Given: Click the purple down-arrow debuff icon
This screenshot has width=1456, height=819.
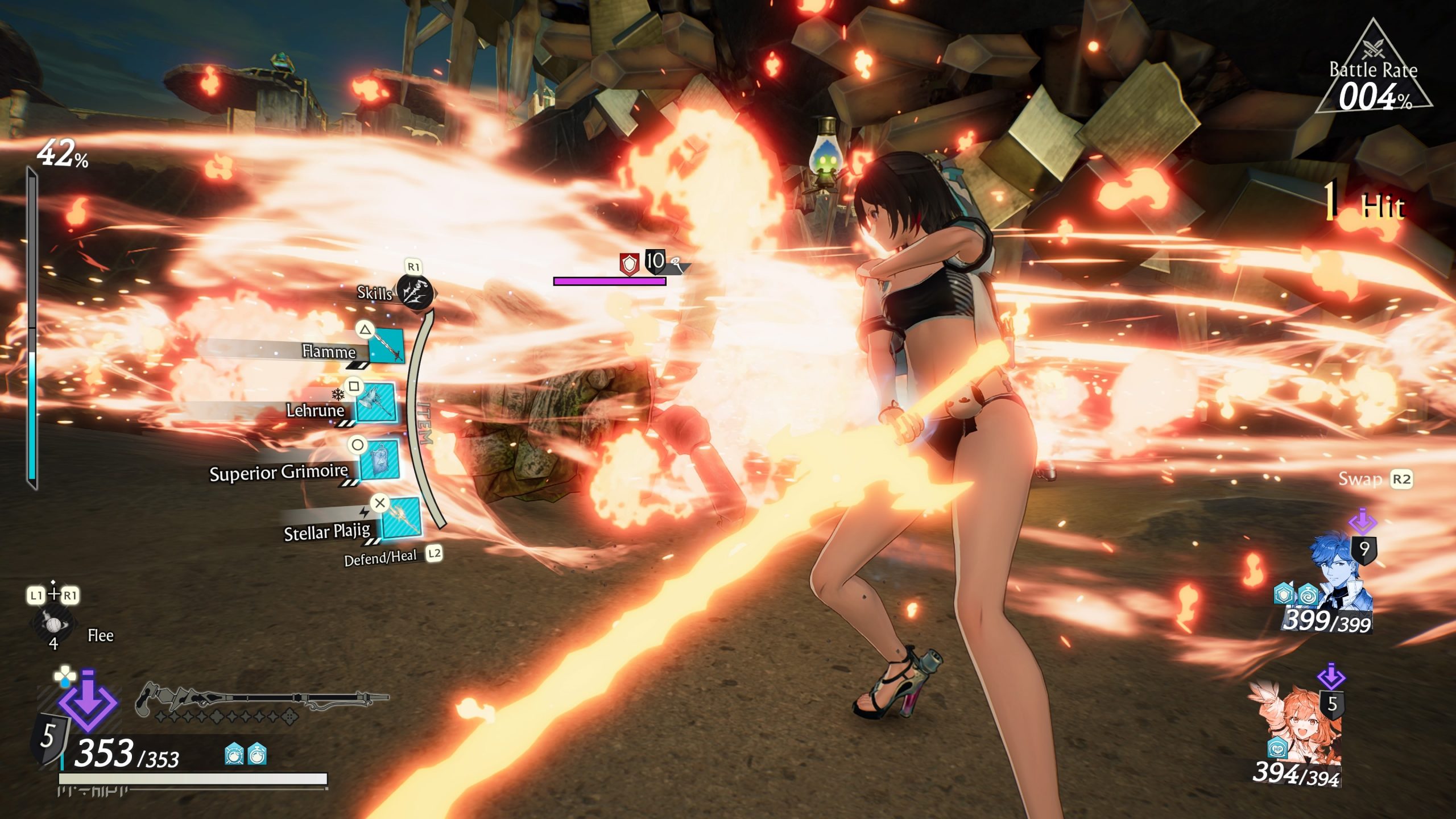Looking at the screenshot, I should pos(88,701).
